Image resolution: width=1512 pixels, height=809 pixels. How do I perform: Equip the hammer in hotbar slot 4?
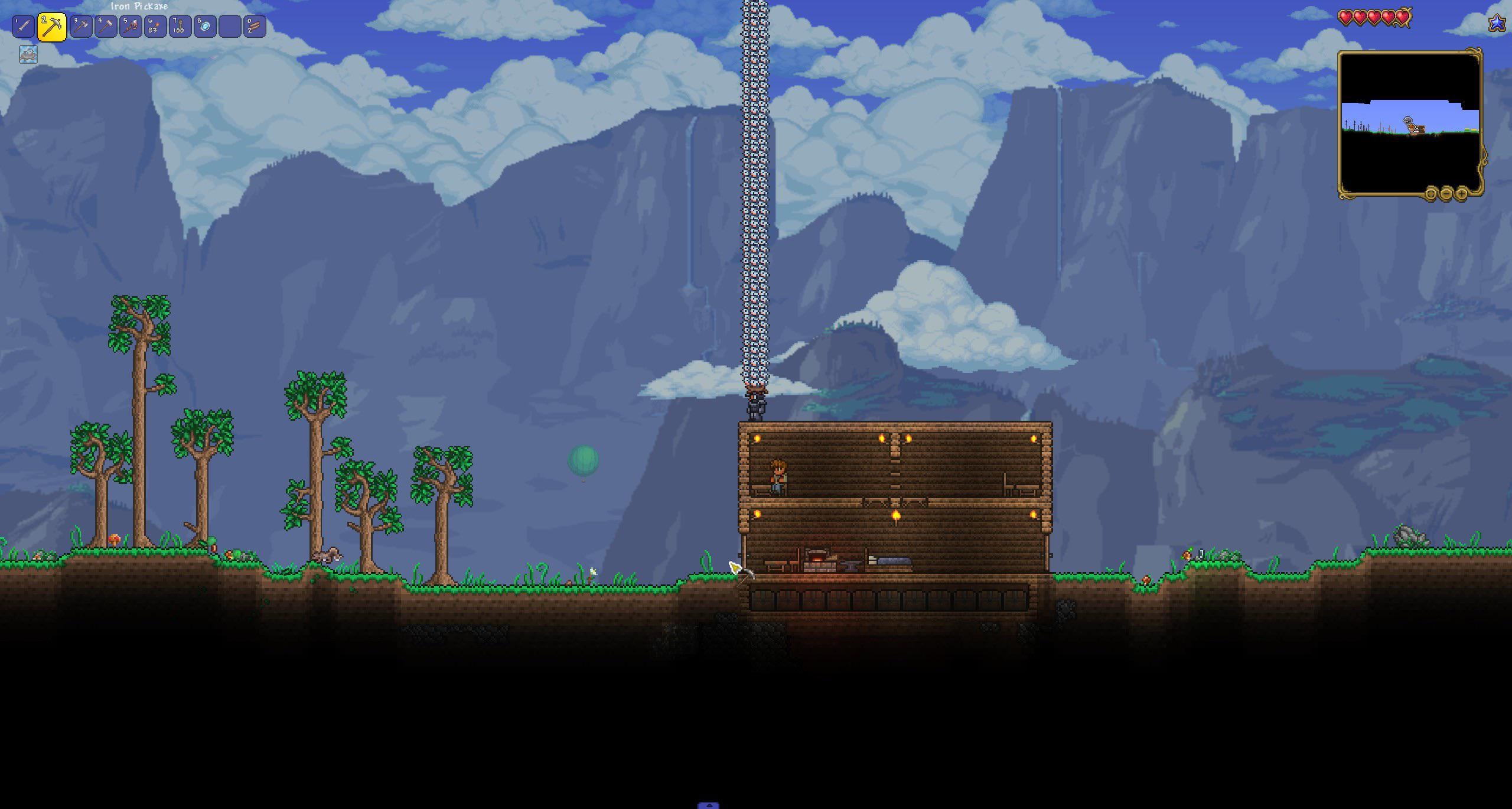[106, 27]
